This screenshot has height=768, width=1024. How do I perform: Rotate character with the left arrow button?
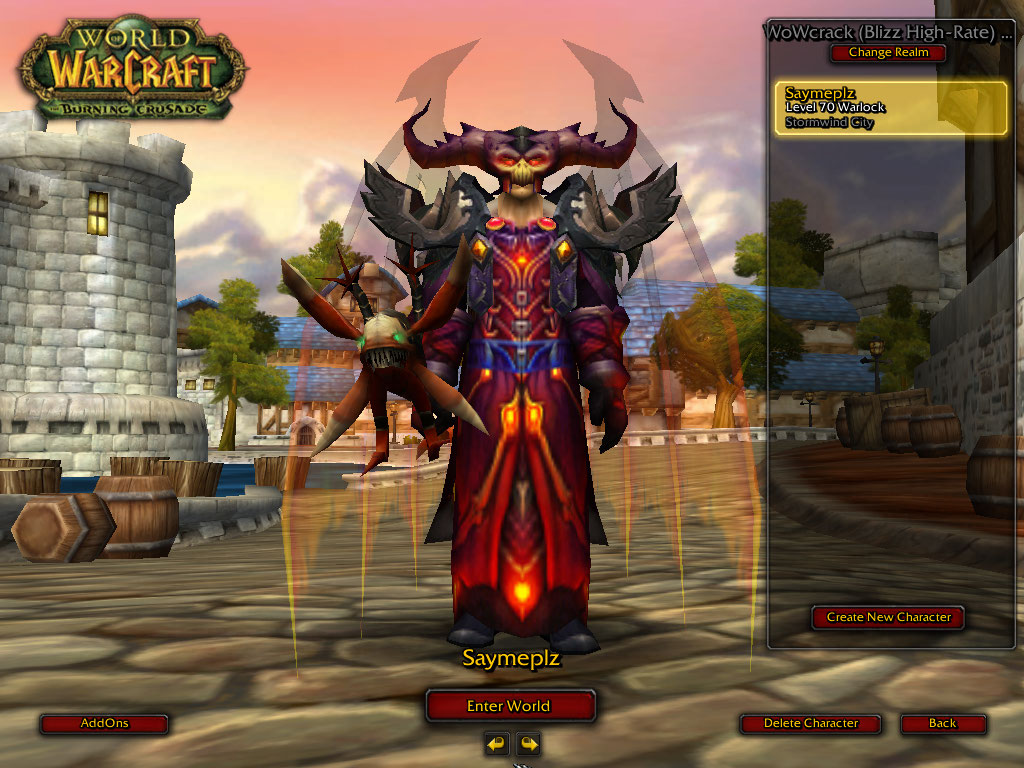click(x=497, y=743)
